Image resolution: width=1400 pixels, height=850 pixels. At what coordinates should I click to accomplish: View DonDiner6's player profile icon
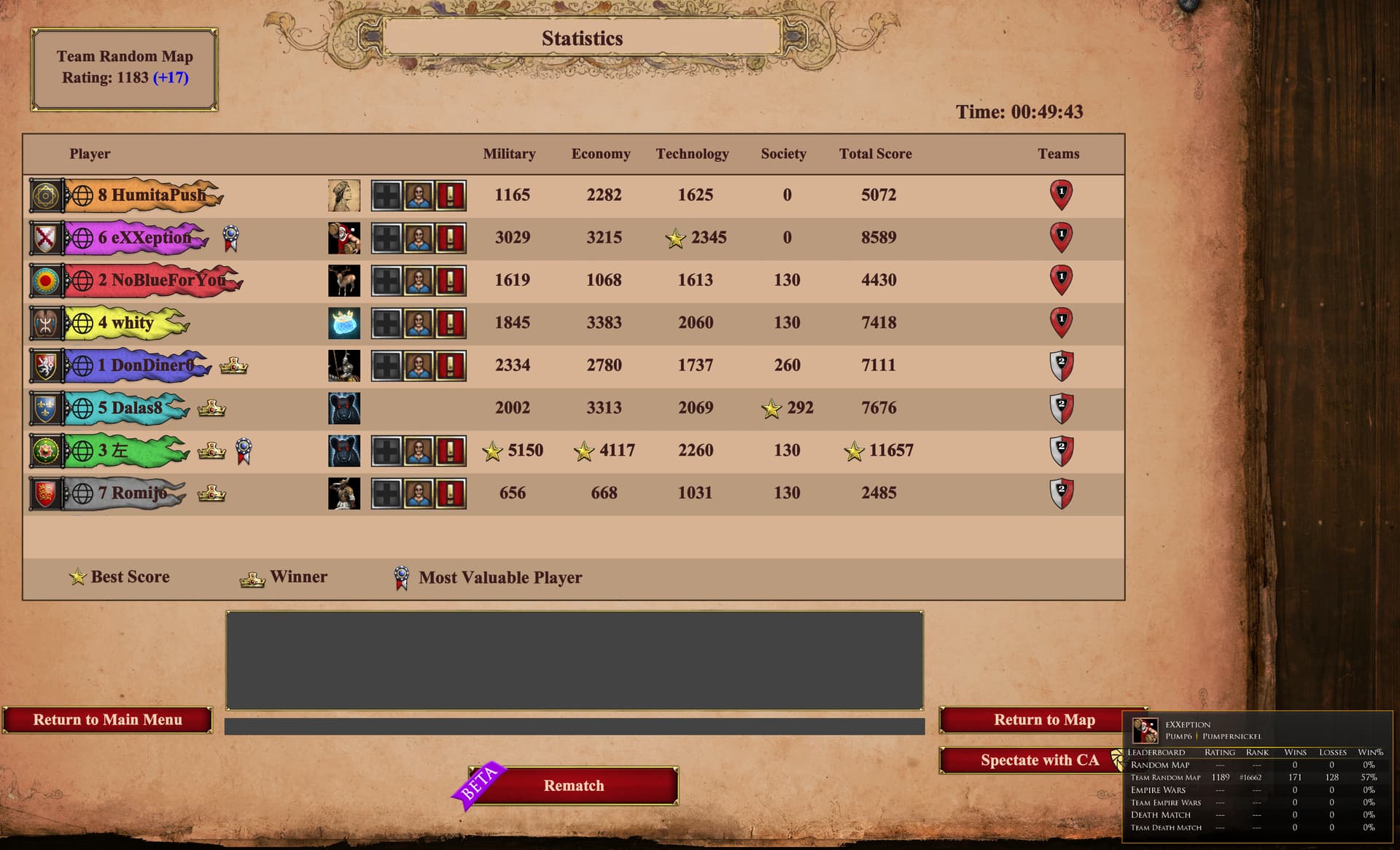pos(419,366)
